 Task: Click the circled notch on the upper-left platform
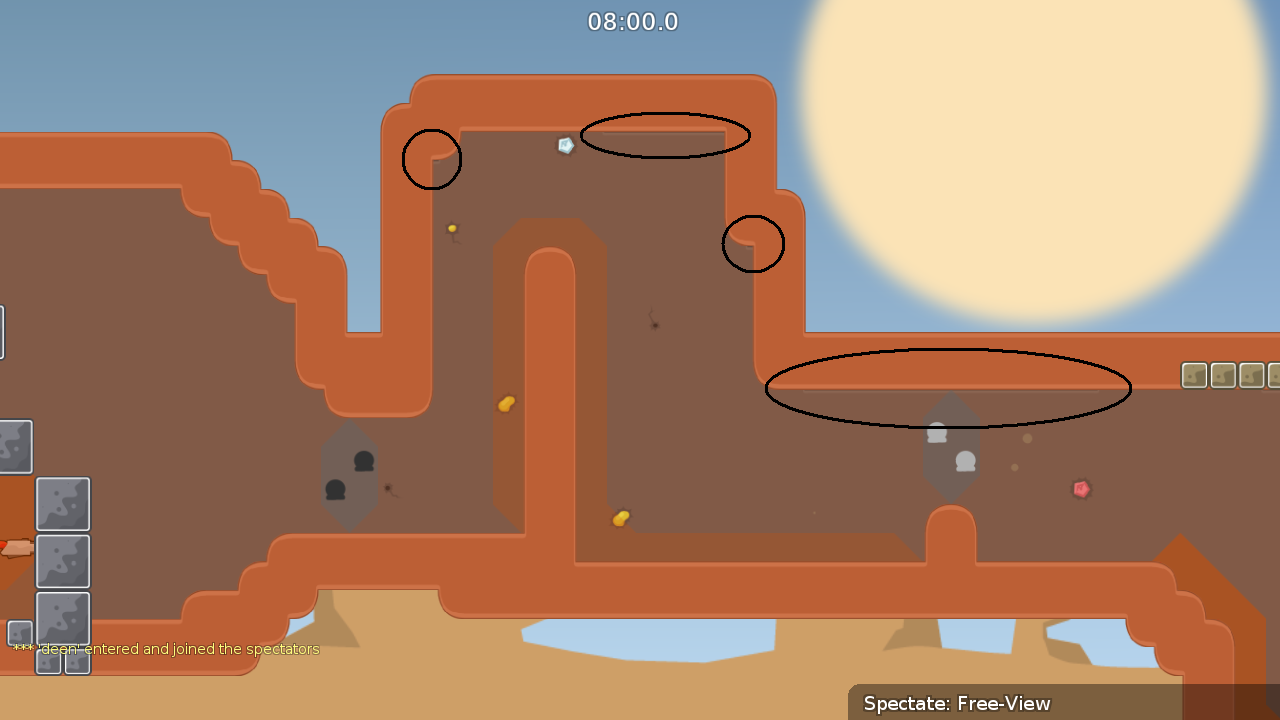431,159
